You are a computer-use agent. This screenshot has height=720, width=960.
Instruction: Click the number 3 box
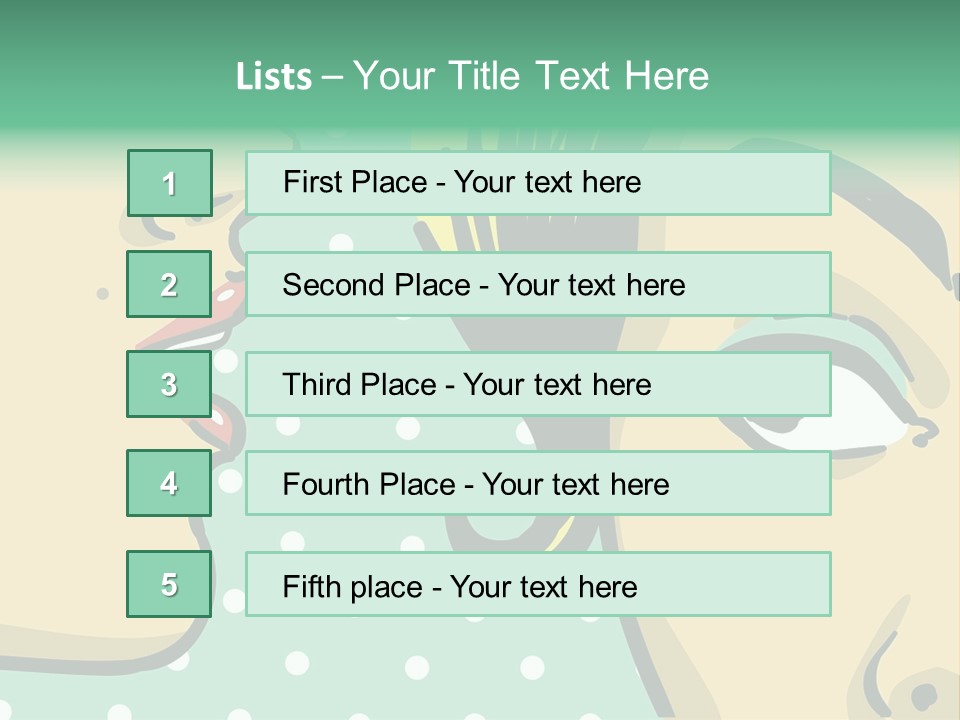click(x=169, y=384)
